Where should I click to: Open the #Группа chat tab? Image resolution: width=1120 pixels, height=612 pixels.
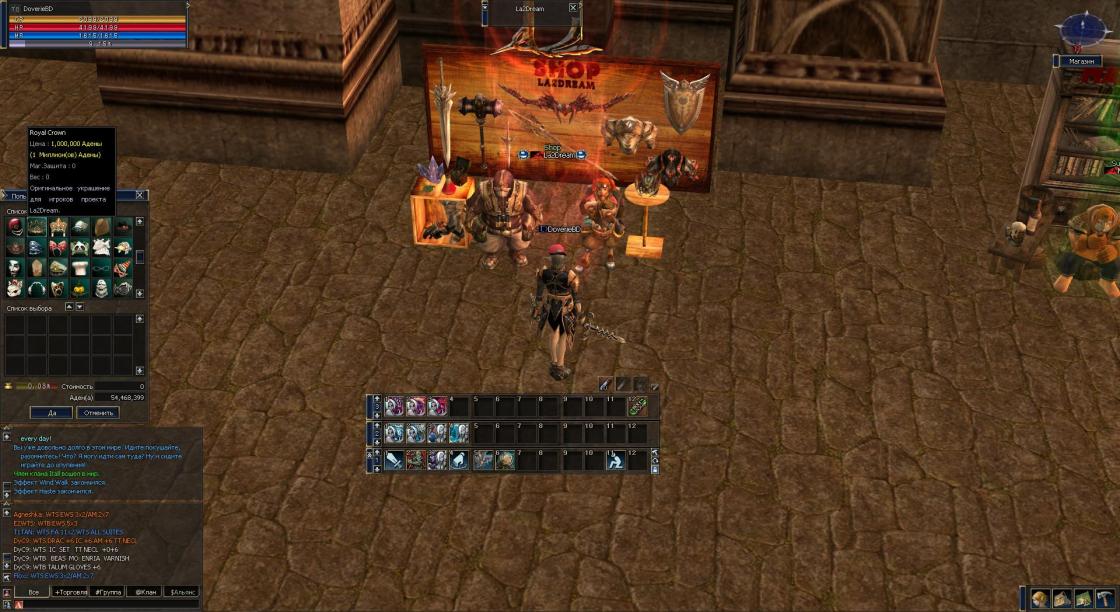click(x=108, y=592)
